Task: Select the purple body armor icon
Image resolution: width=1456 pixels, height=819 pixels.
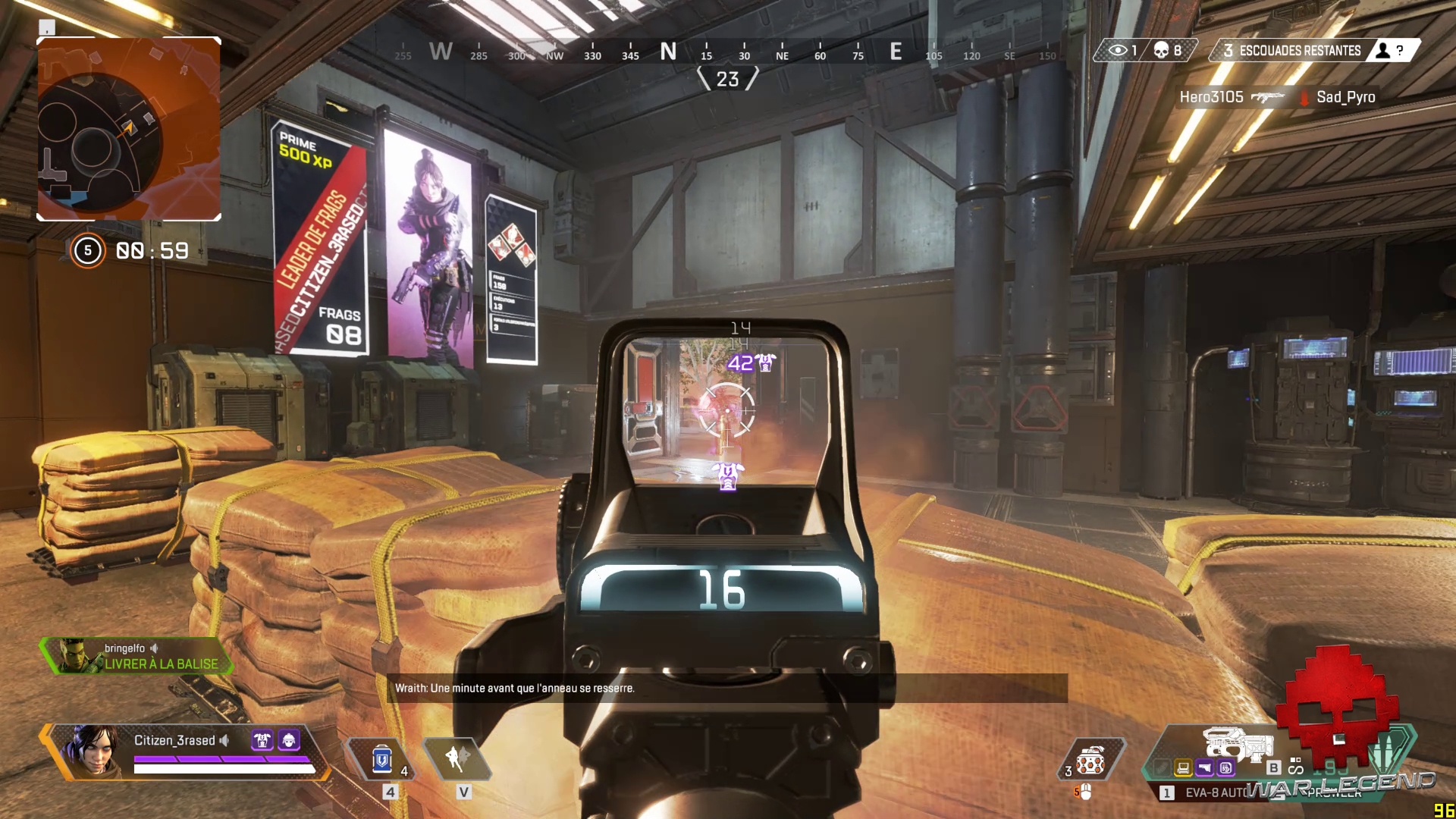Action: (x=262, y=740)
